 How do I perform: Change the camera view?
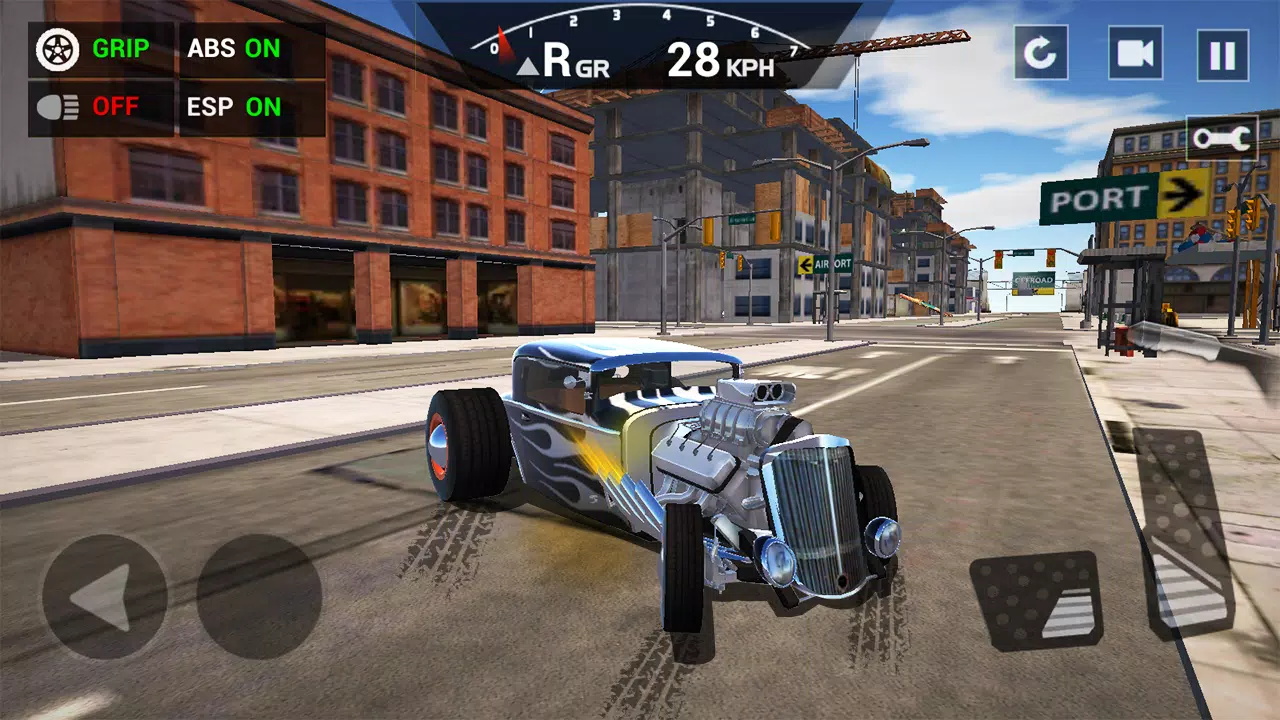(x=1134, y=53)
